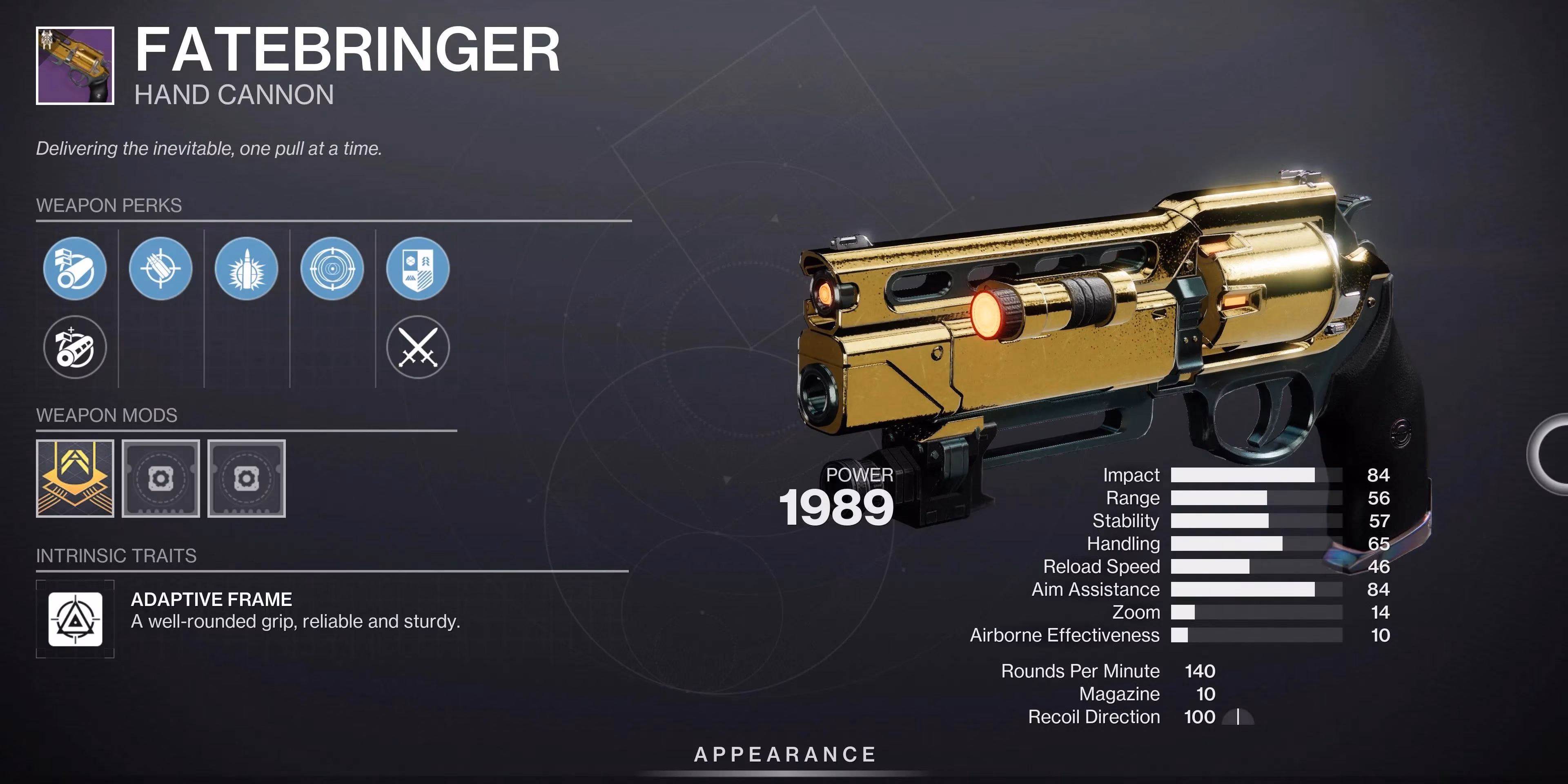The height and width of the screenshot is (784, 1568).
Task: Click the Fatebringer weapon thumbnail
Action: (76, 65)
